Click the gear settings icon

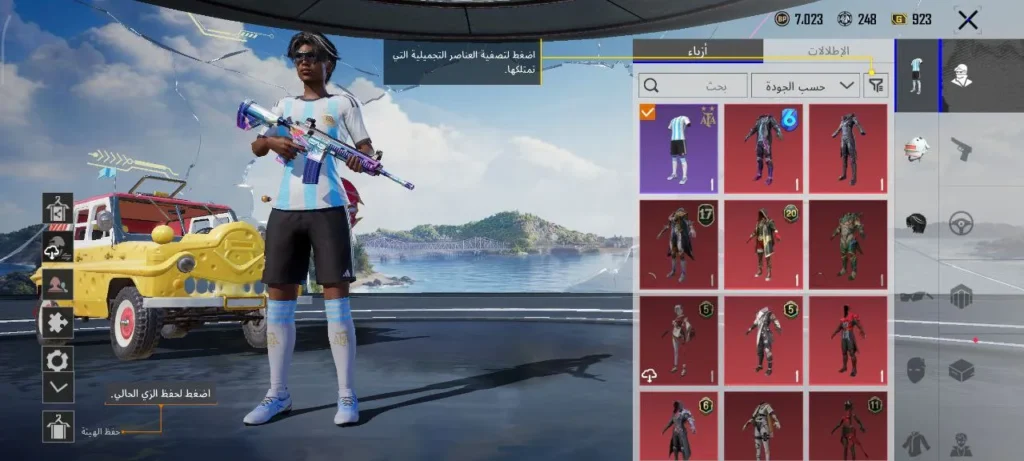pyautogui.click(x=58, y=359)
